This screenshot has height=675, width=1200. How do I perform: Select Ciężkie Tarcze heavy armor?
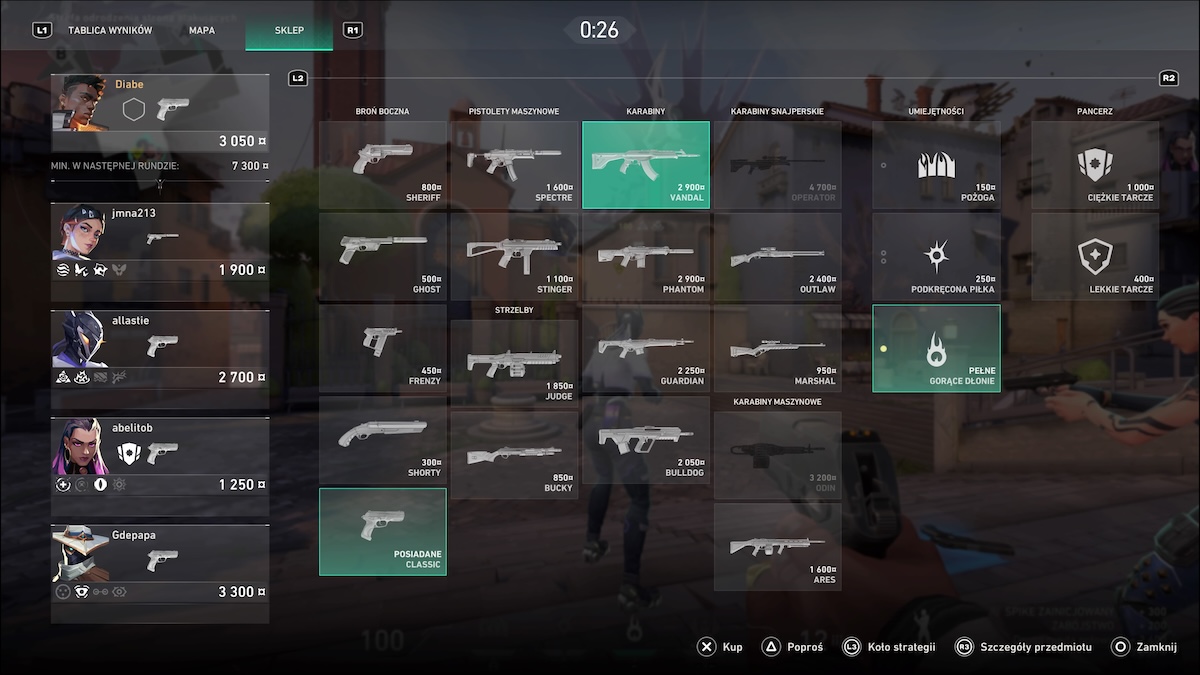tap(1095, 165)
